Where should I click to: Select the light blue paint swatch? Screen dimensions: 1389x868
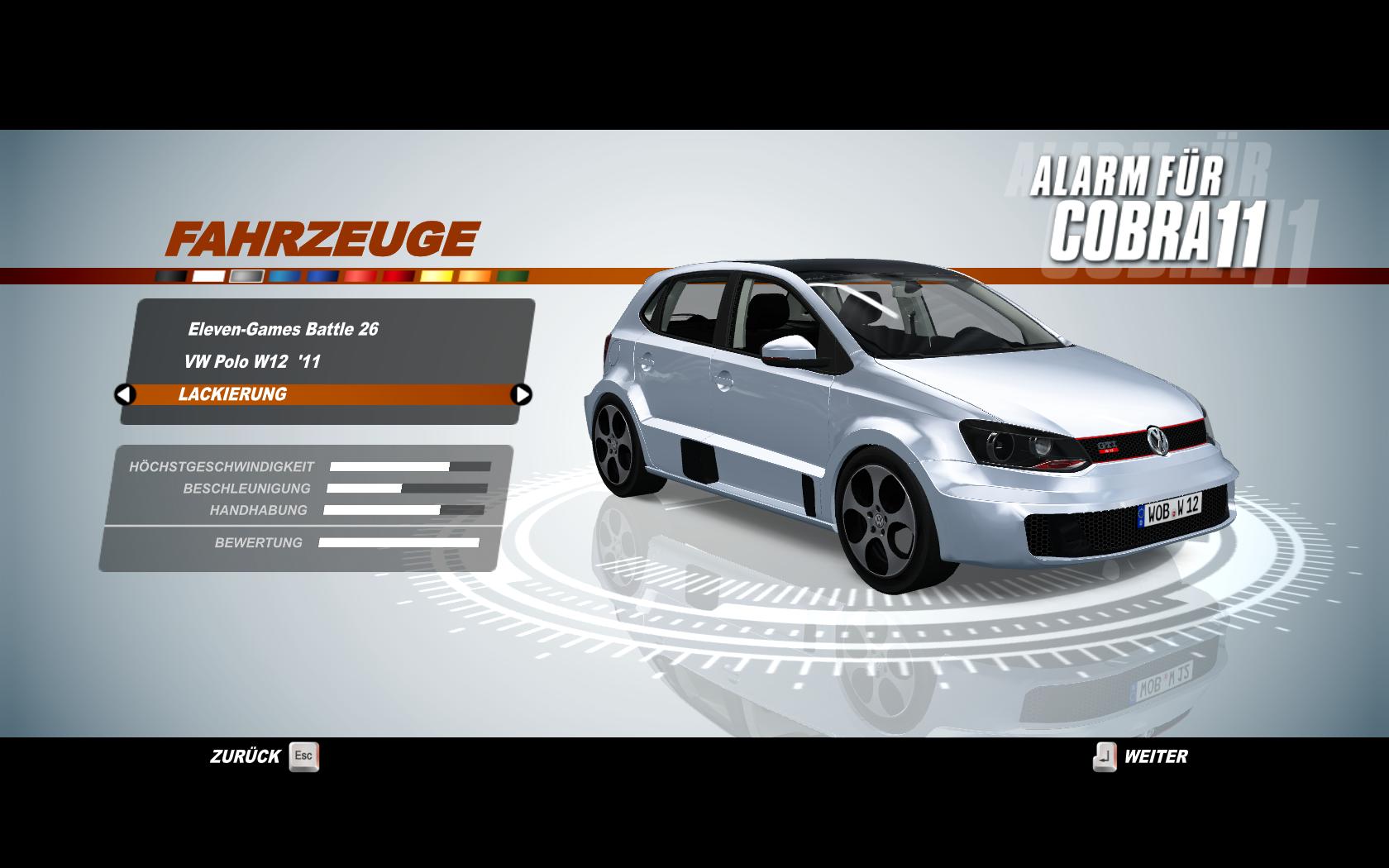point(285,276)
